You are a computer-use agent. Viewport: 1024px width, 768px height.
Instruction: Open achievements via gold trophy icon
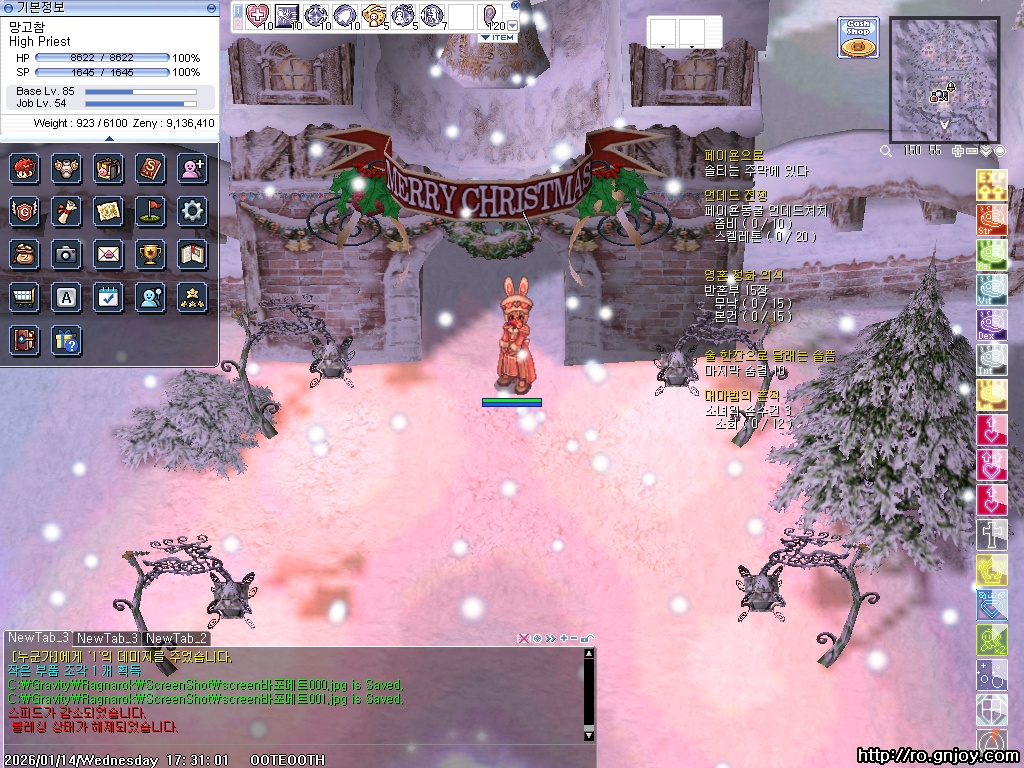(x=150, y=254)
